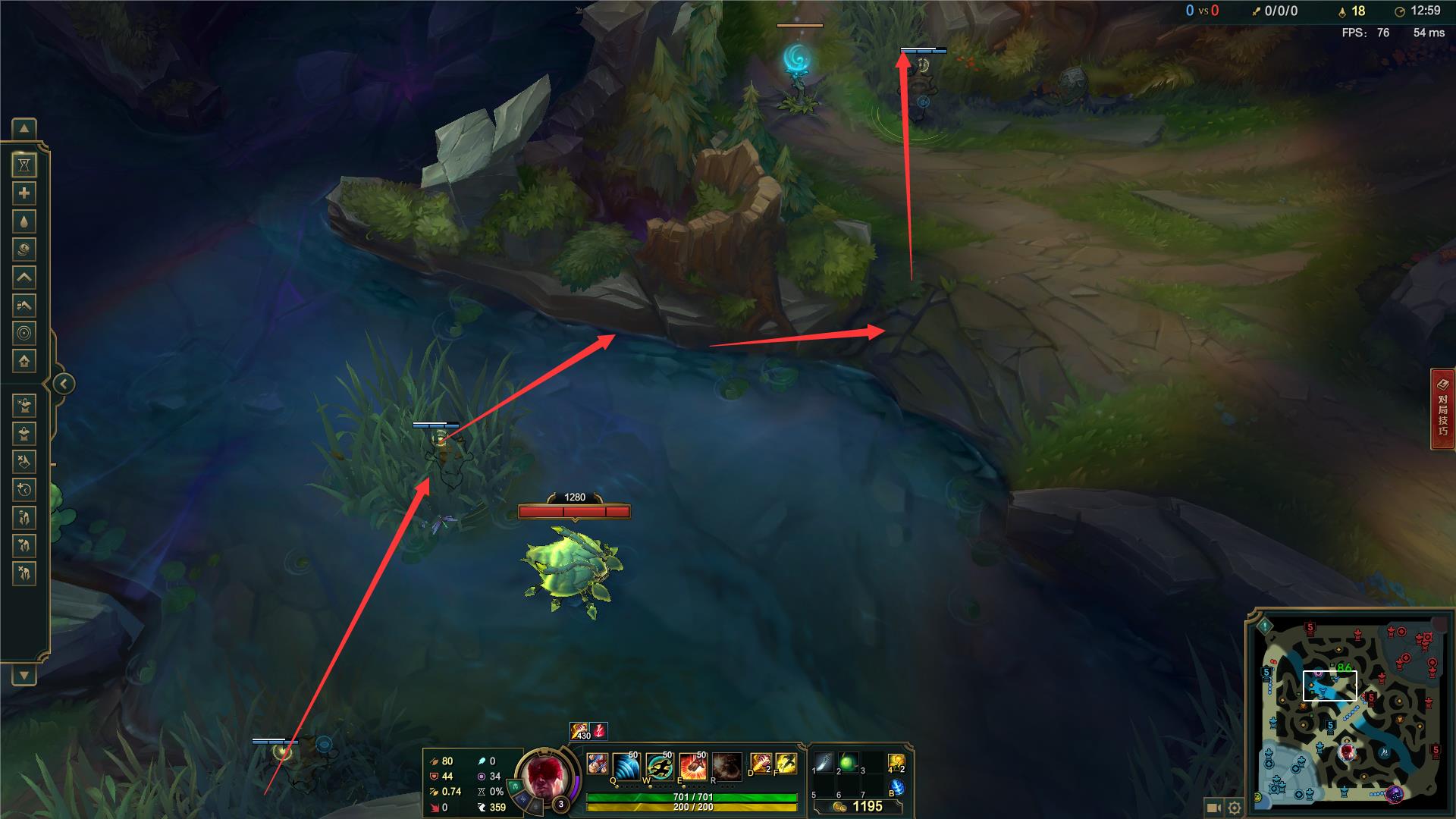This screenshot has width=1456, height=819.
Task: Activate Lee Sin's Q Sonic Wave ability
Action: (626, 767)
